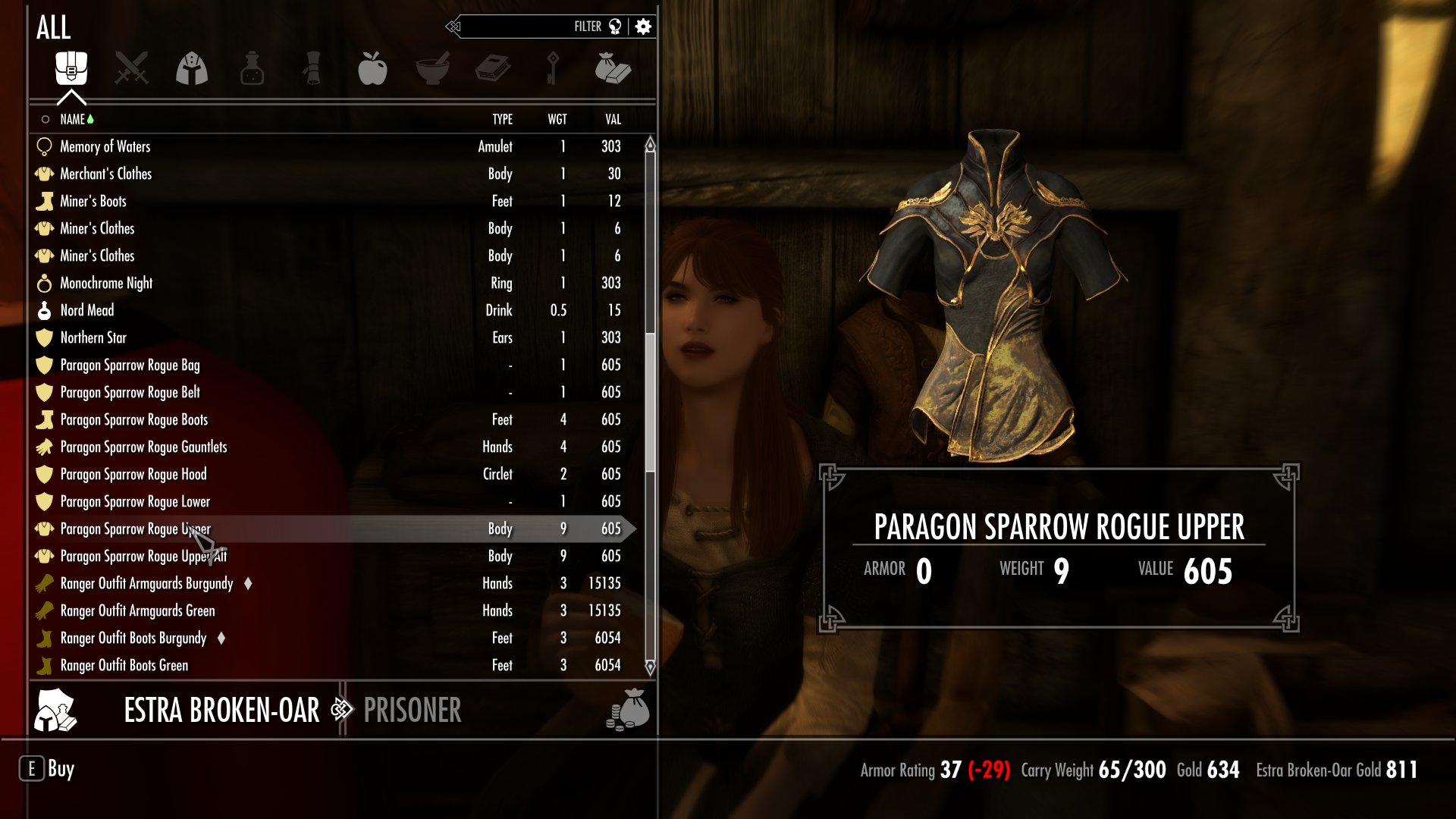View the Scrolls category icon

[x=314, y=68]
